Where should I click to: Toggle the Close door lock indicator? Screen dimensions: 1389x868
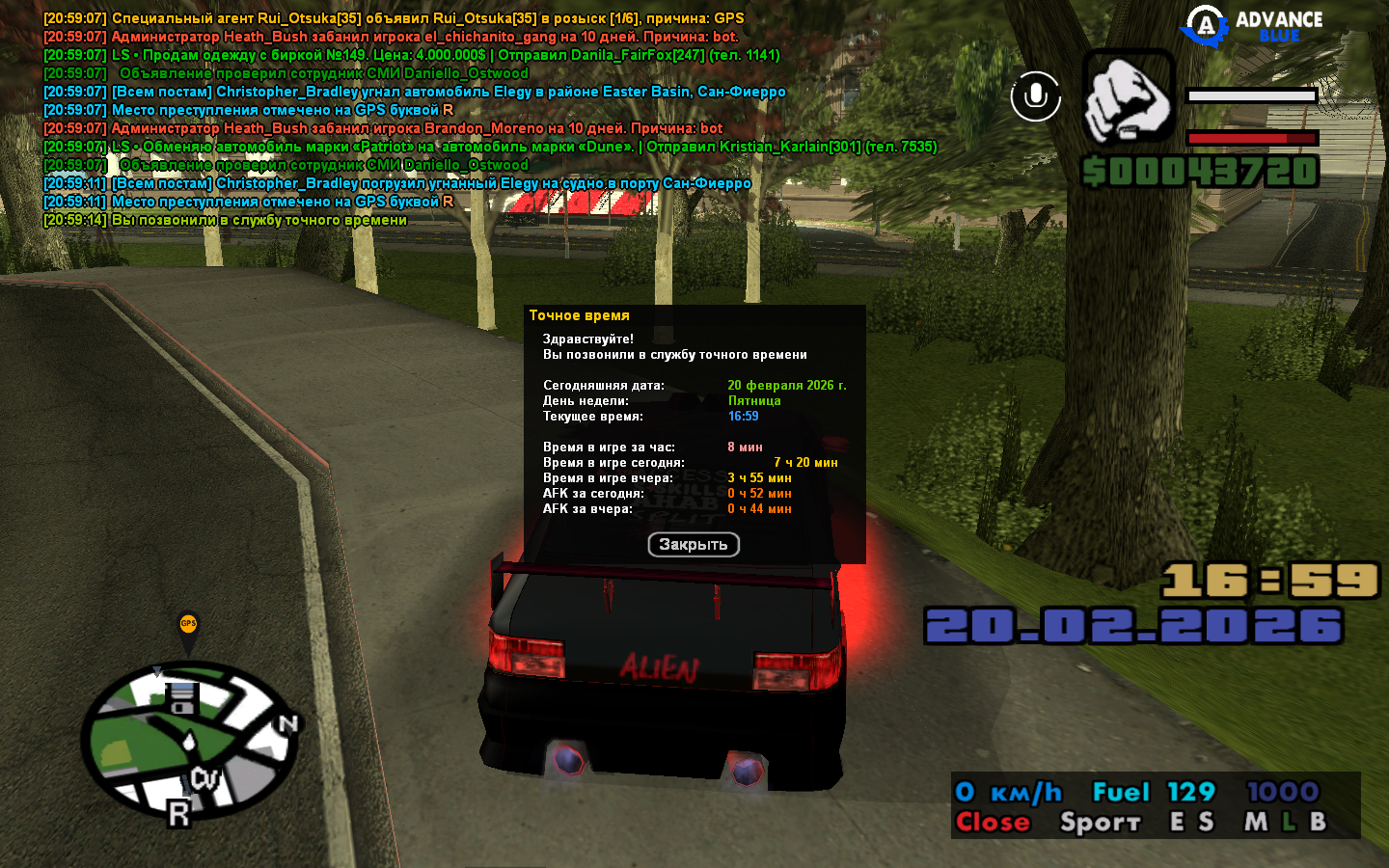(x=993, y=822)
